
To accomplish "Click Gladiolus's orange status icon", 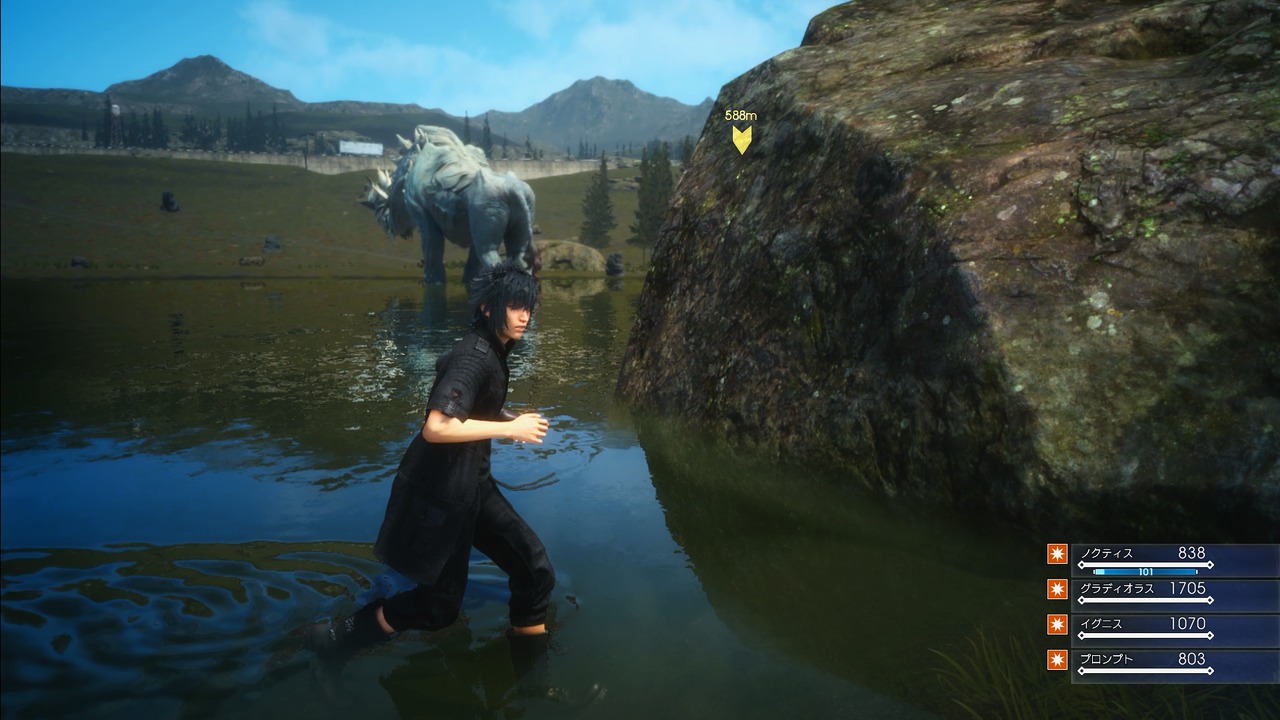I will pyautogui.click(x=1057, y=588).
